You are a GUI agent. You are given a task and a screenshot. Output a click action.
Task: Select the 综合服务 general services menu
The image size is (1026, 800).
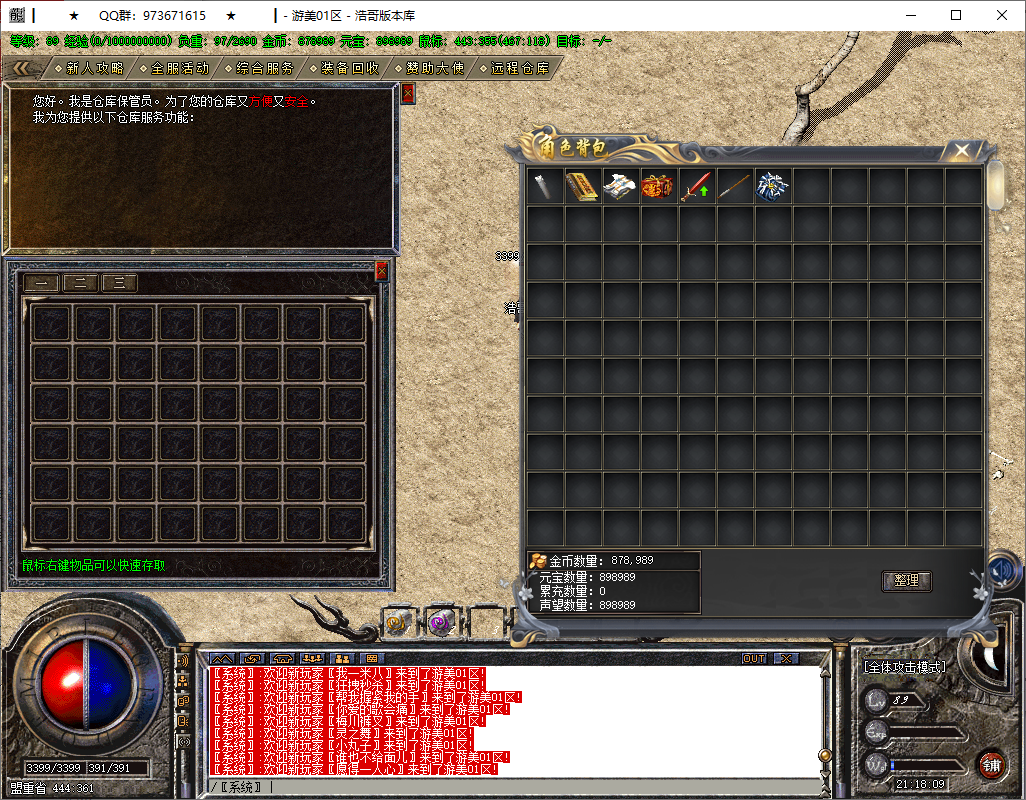tap(265, 68)
